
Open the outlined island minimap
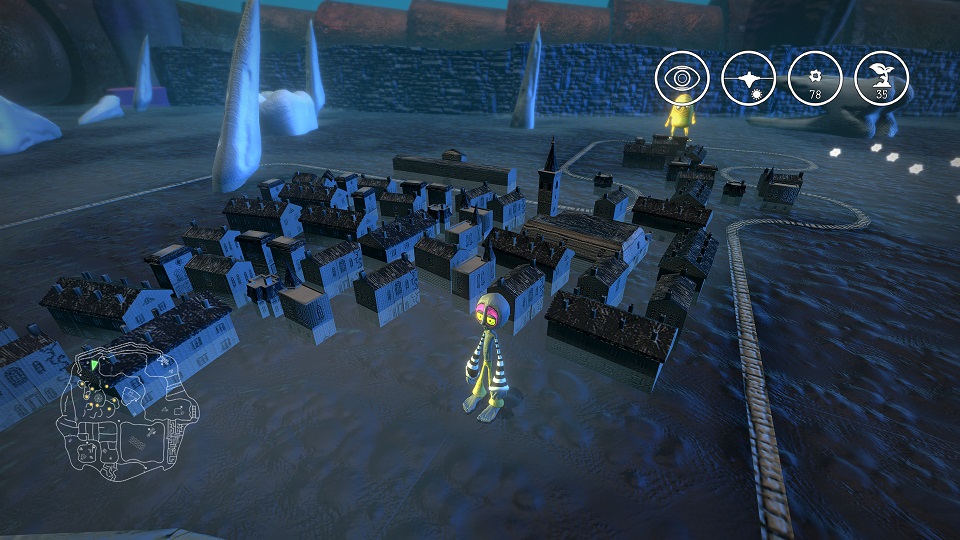pos(125,408)
